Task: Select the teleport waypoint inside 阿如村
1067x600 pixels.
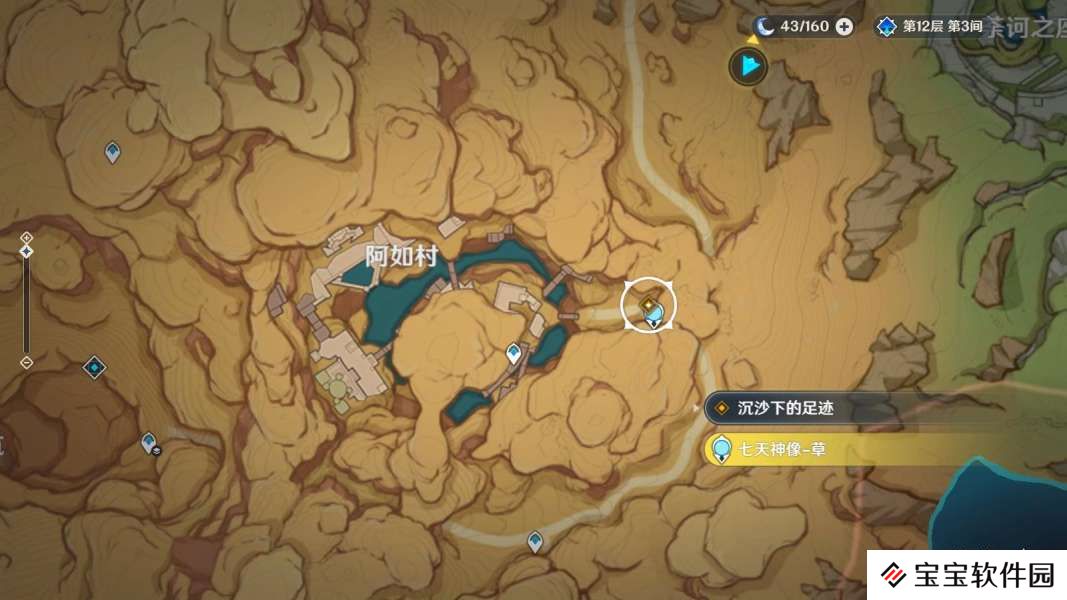Action: pyautogui.click(x=514, y=353)
